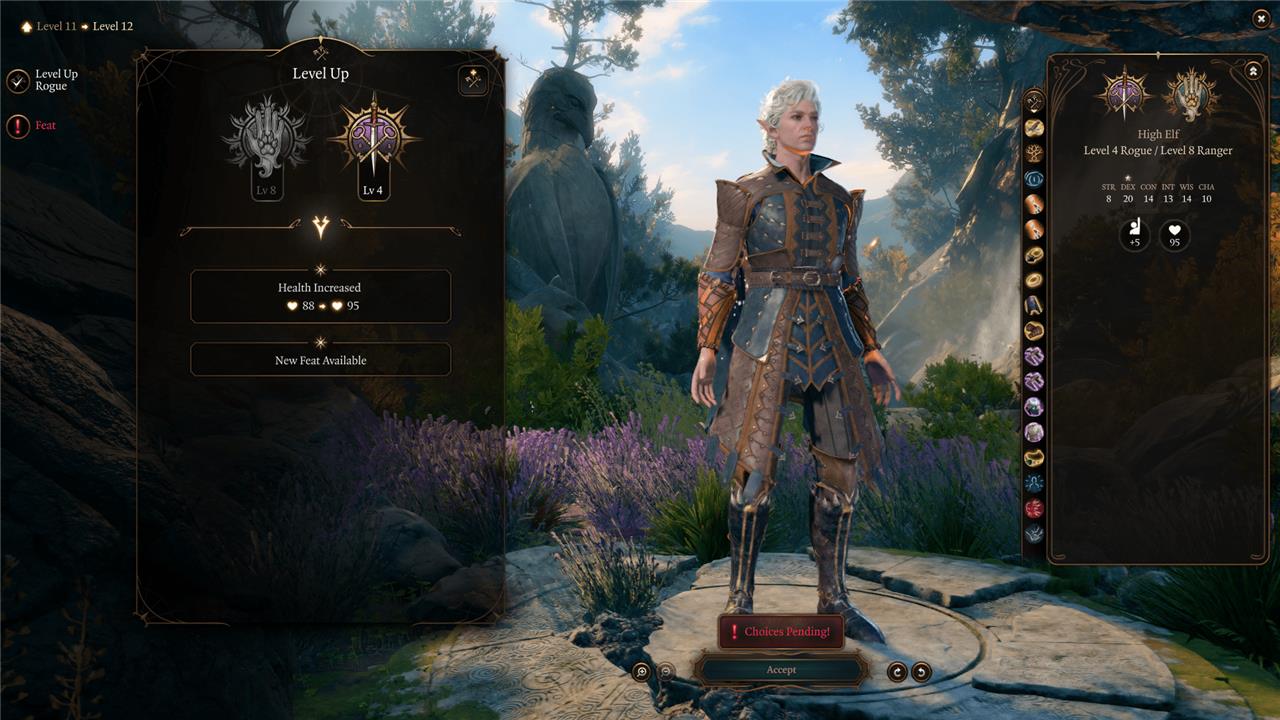Screen dimensions: 1280x720
Task: Click the proficiency bonus +5 icon
Action: (x=1134, y=236)
